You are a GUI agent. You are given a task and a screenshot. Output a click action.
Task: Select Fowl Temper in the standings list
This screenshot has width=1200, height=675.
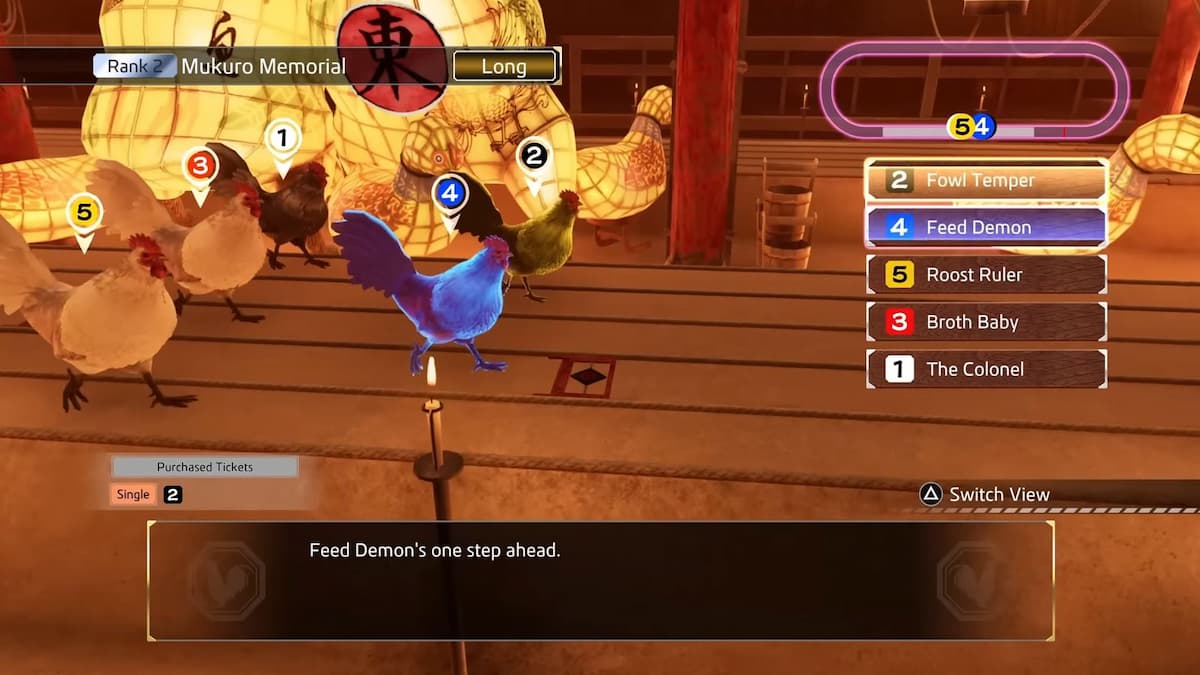986,181
